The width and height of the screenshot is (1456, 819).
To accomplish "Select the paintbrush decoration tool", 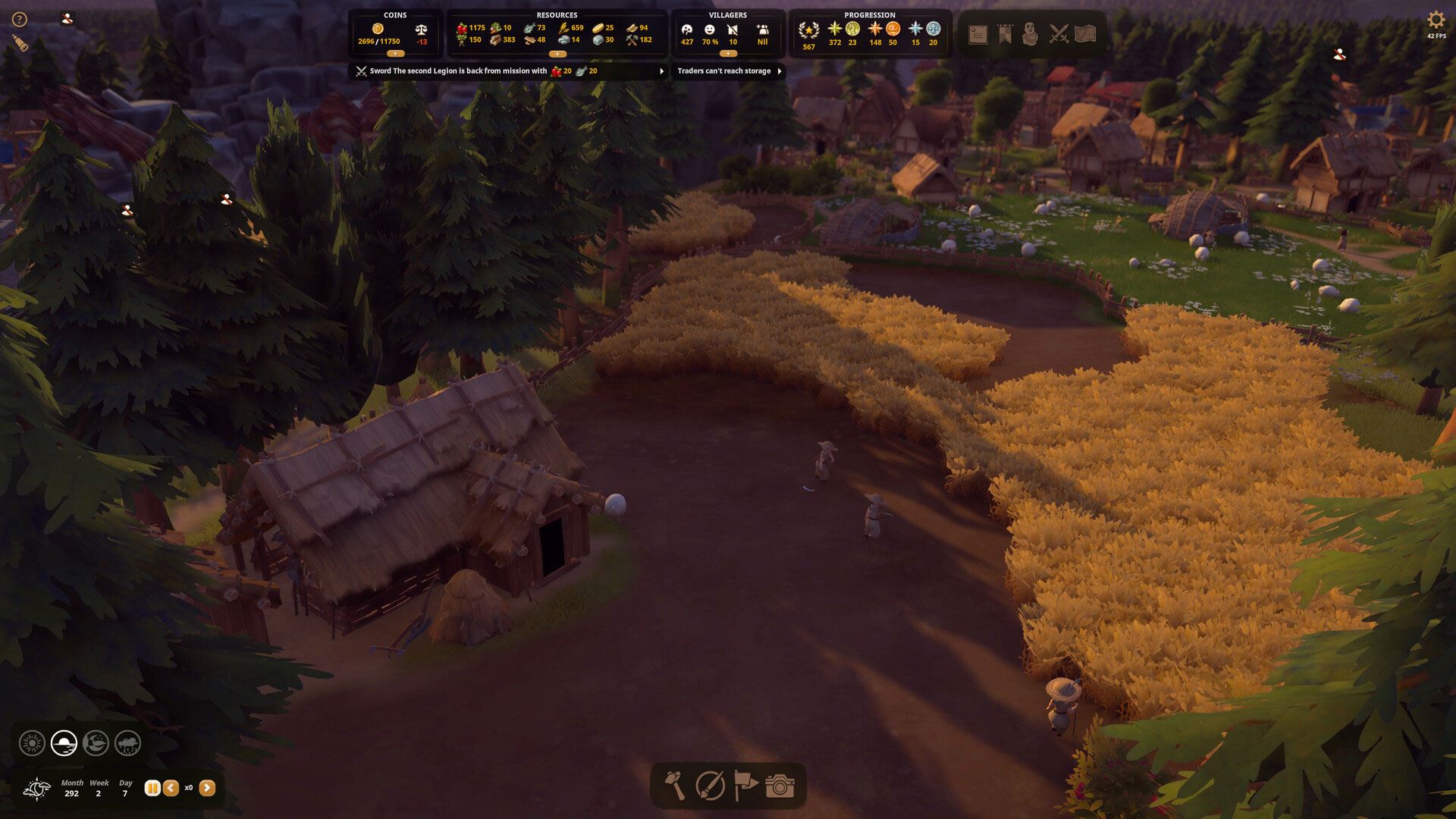I will pyautogui.click(x=711, y=786).
